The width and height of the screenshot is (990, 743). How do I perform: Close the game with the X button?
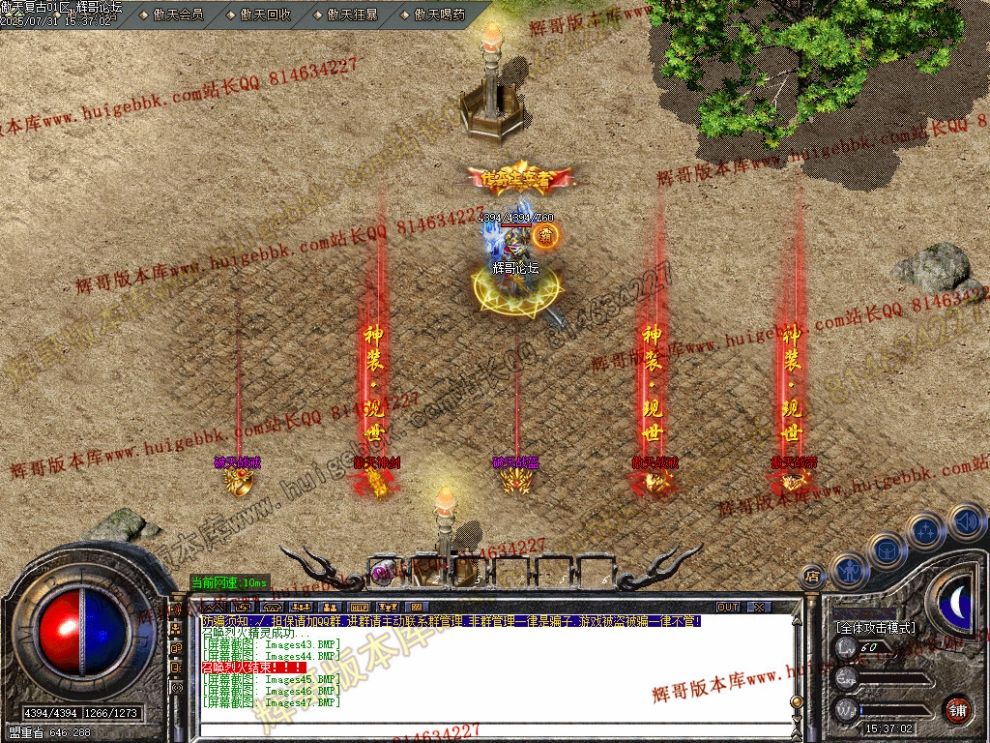[759, 607]
